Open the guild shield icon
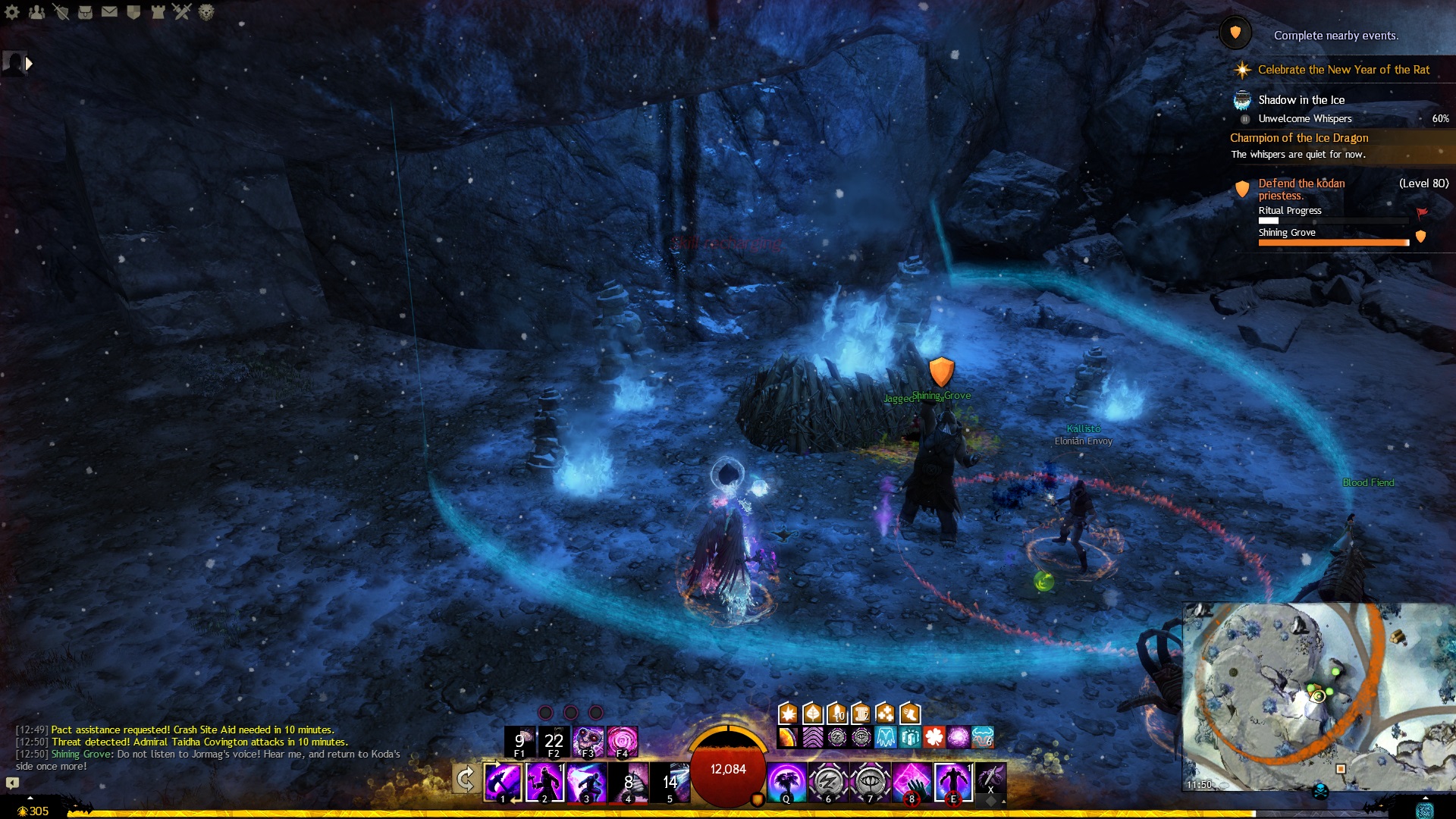The height and width of the screenshot is (819, 1456). 133,11
